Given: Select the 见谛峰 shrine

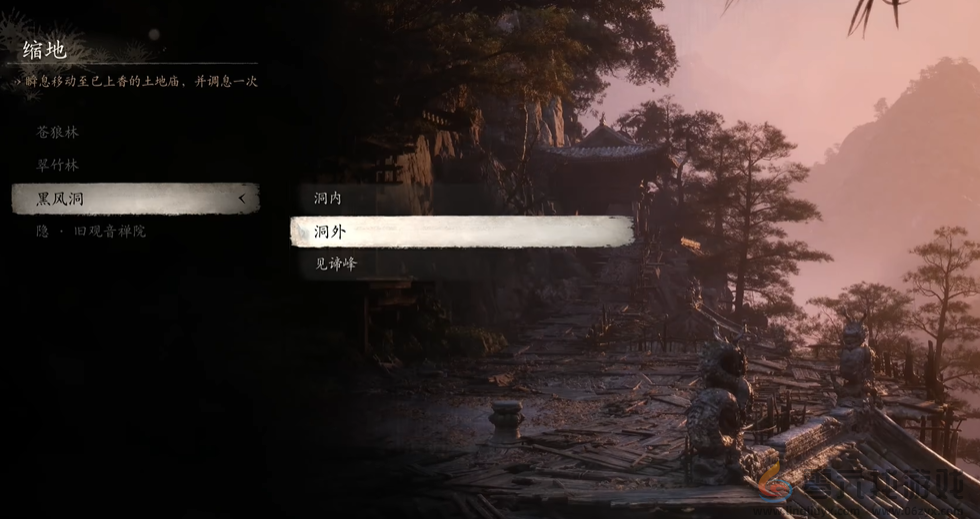Looking at the screenshot, I should [336, 264].
